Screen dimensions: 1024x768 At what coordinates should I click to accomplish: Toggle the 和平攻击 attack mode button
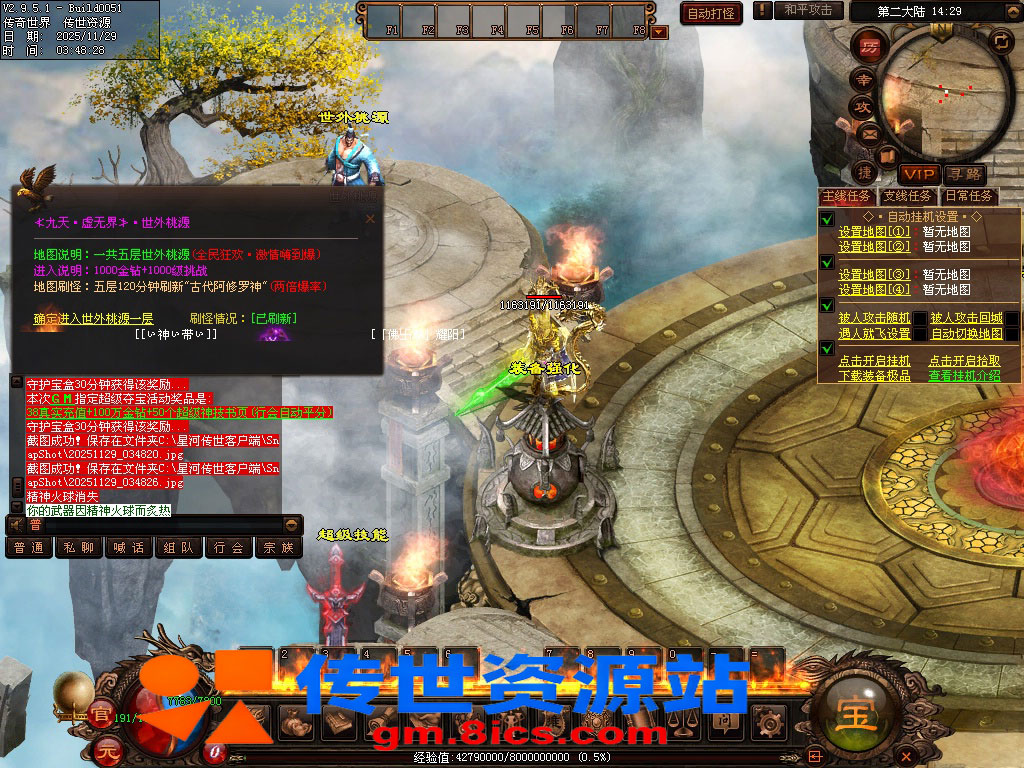(x=807, y=10)
